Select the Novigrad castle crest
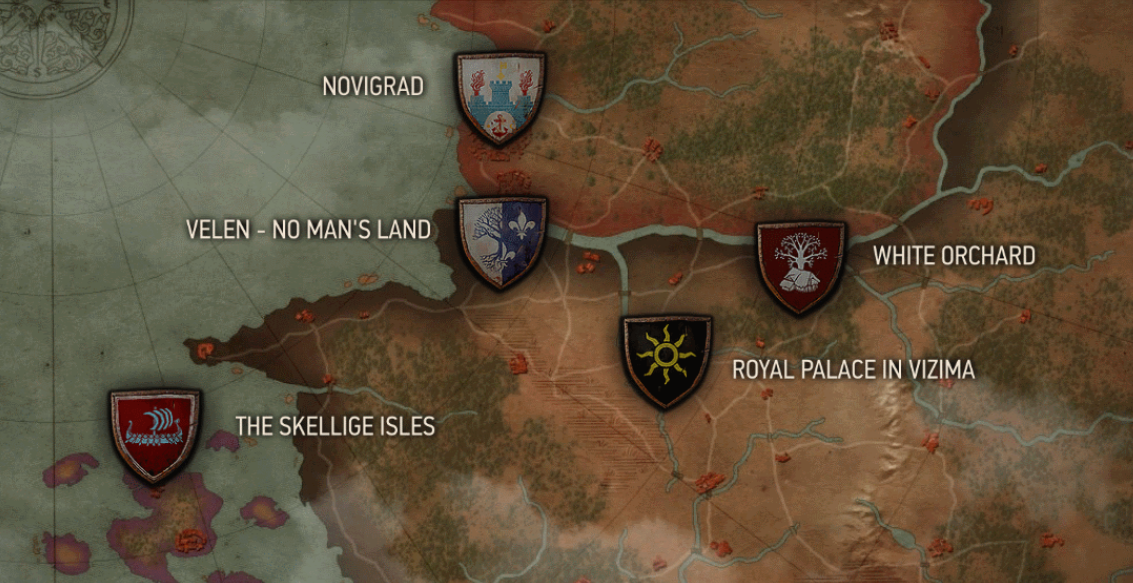Viewport: 1133px width, 583px height. click(x=499, y=98)
